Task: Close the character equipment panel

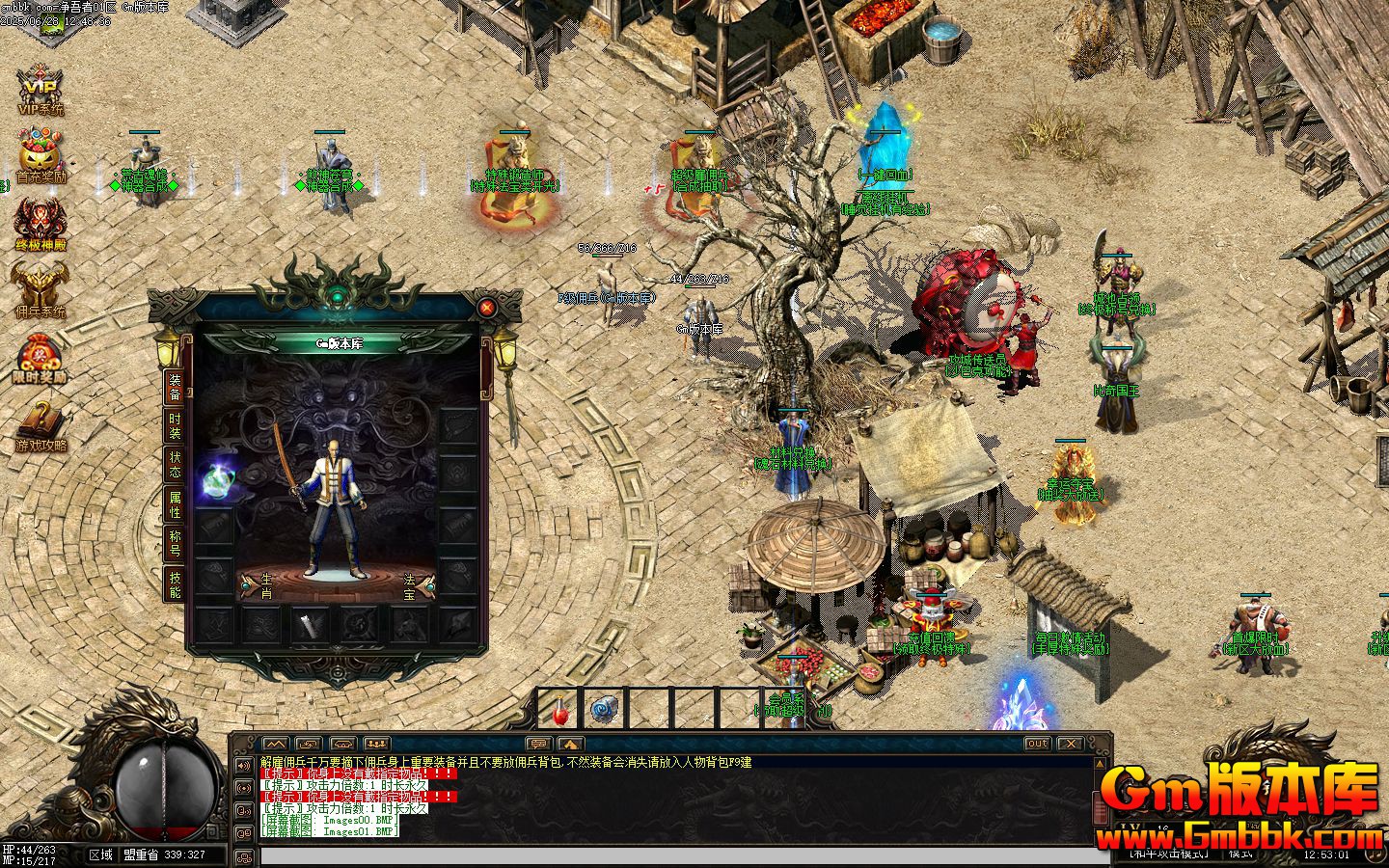Action: 487,308
